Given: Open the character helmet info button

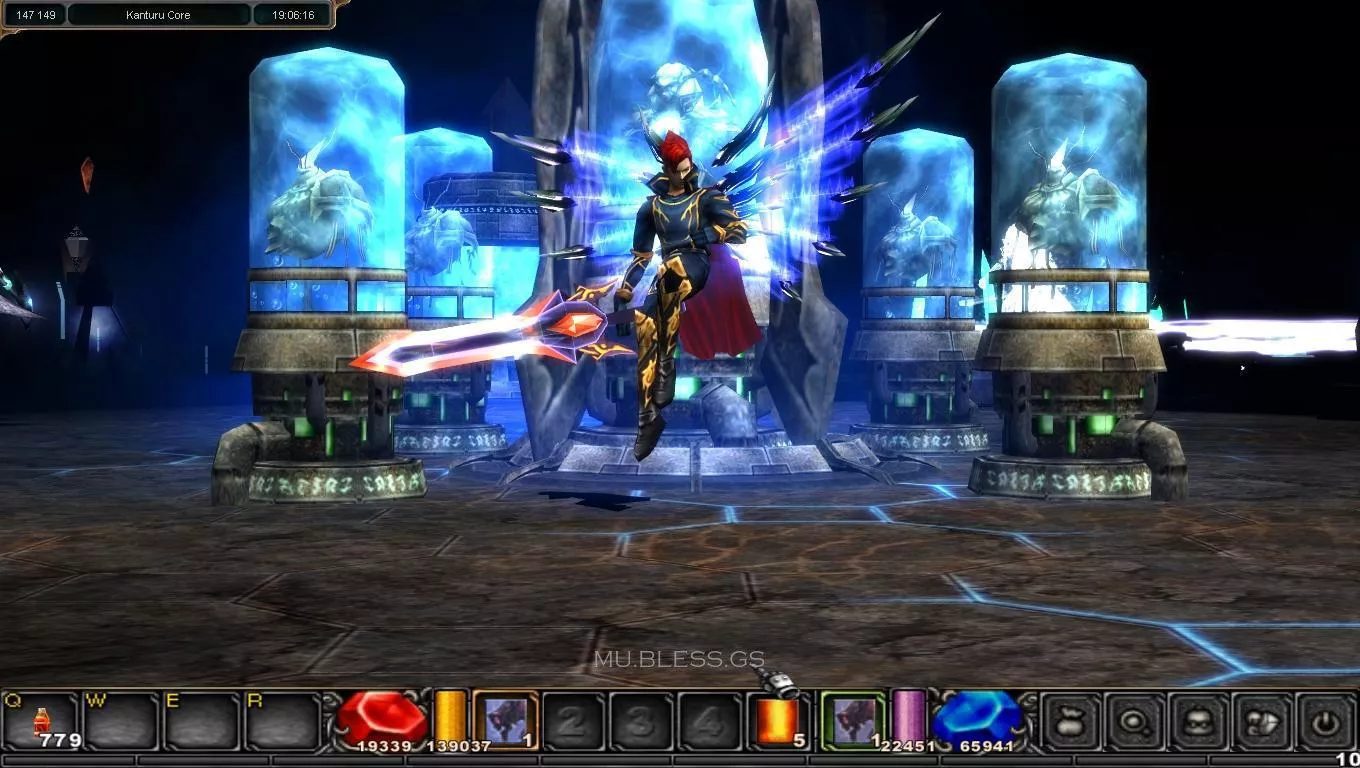Looking at the screenshot, I should pyautogui.click(x=1198, y=721).
